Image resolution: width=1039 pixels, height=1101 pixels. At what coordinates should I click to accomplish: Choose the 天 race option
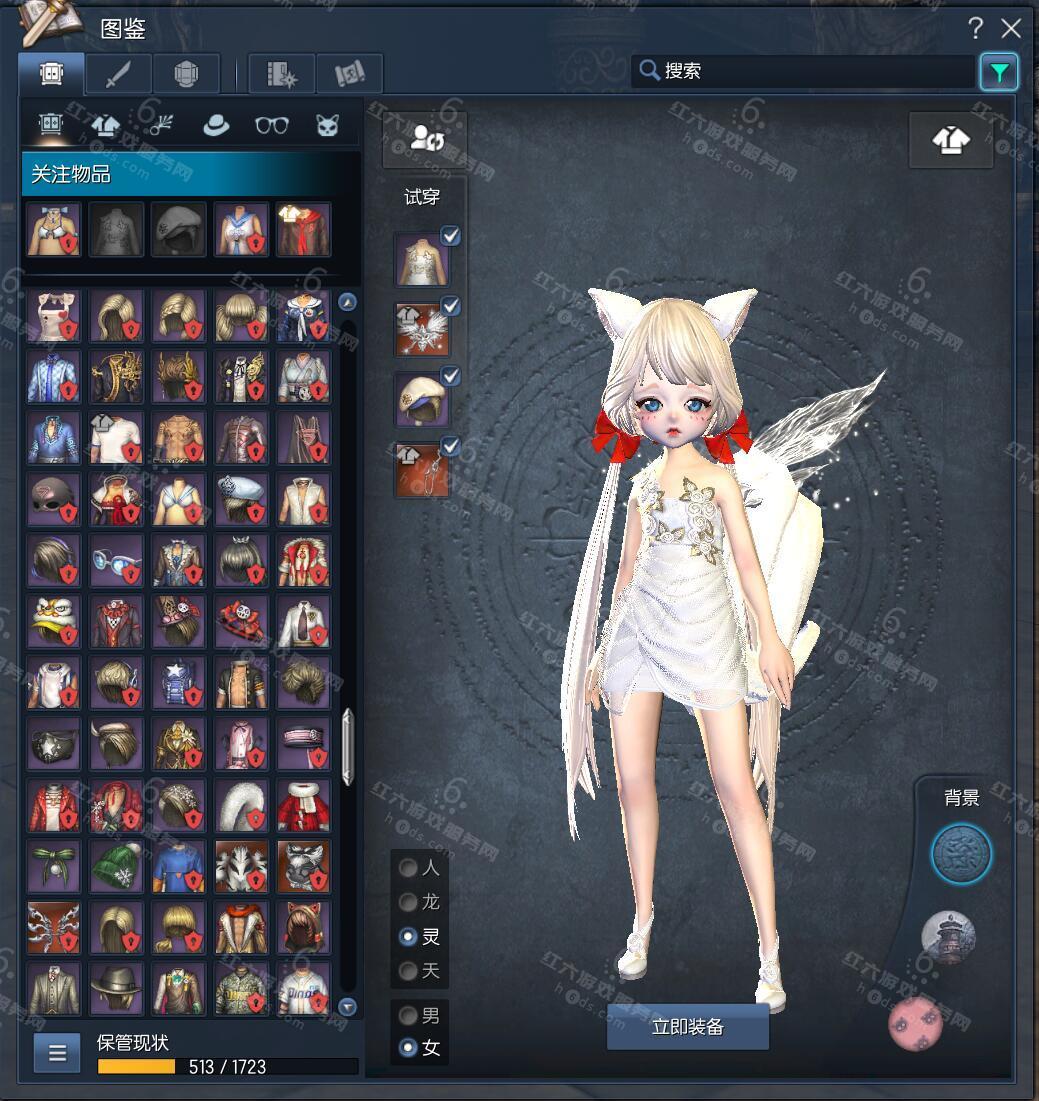pos(408,970)
